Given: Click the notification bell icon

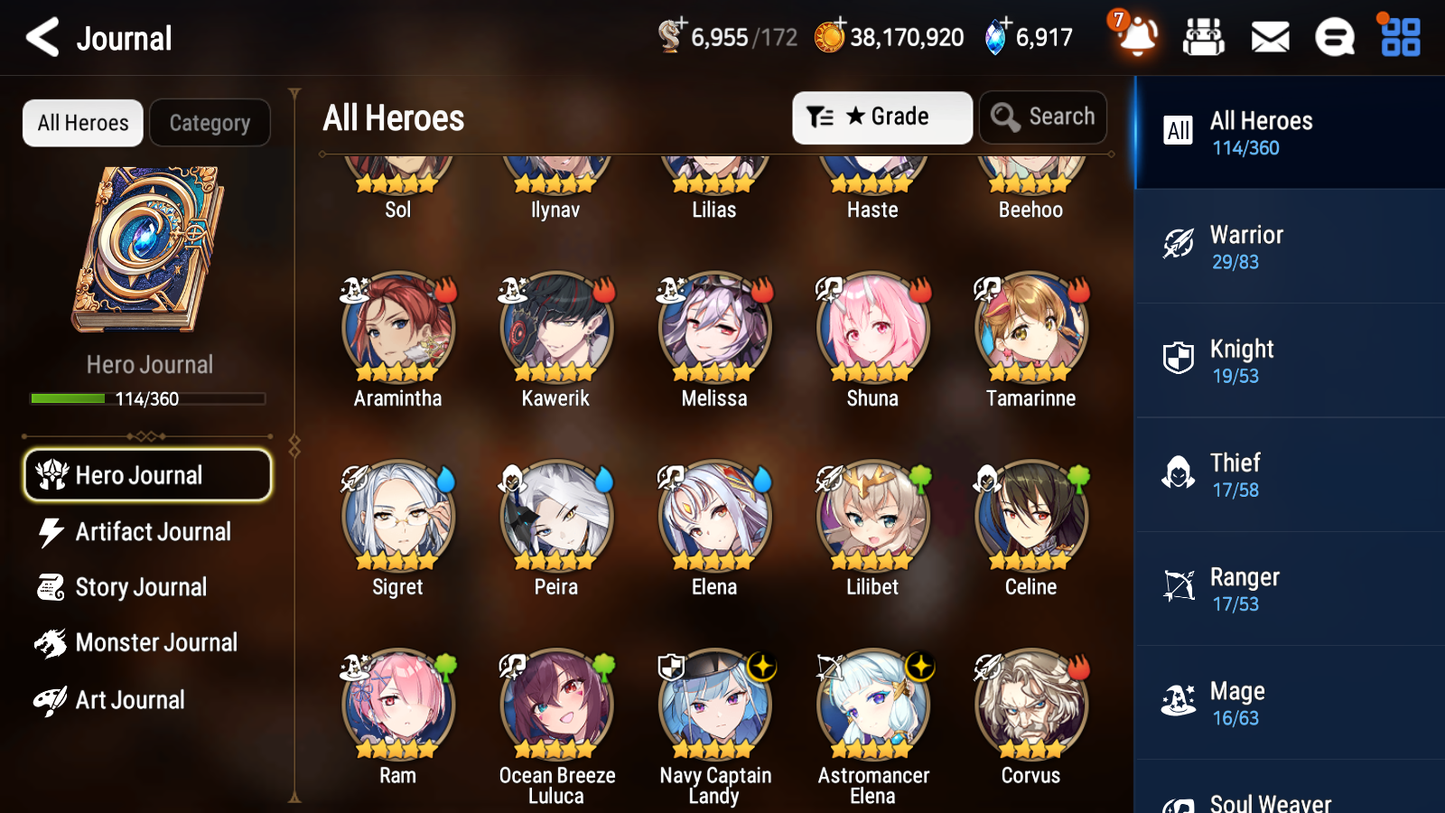Looking at the screenshot, I should 1134,36.
